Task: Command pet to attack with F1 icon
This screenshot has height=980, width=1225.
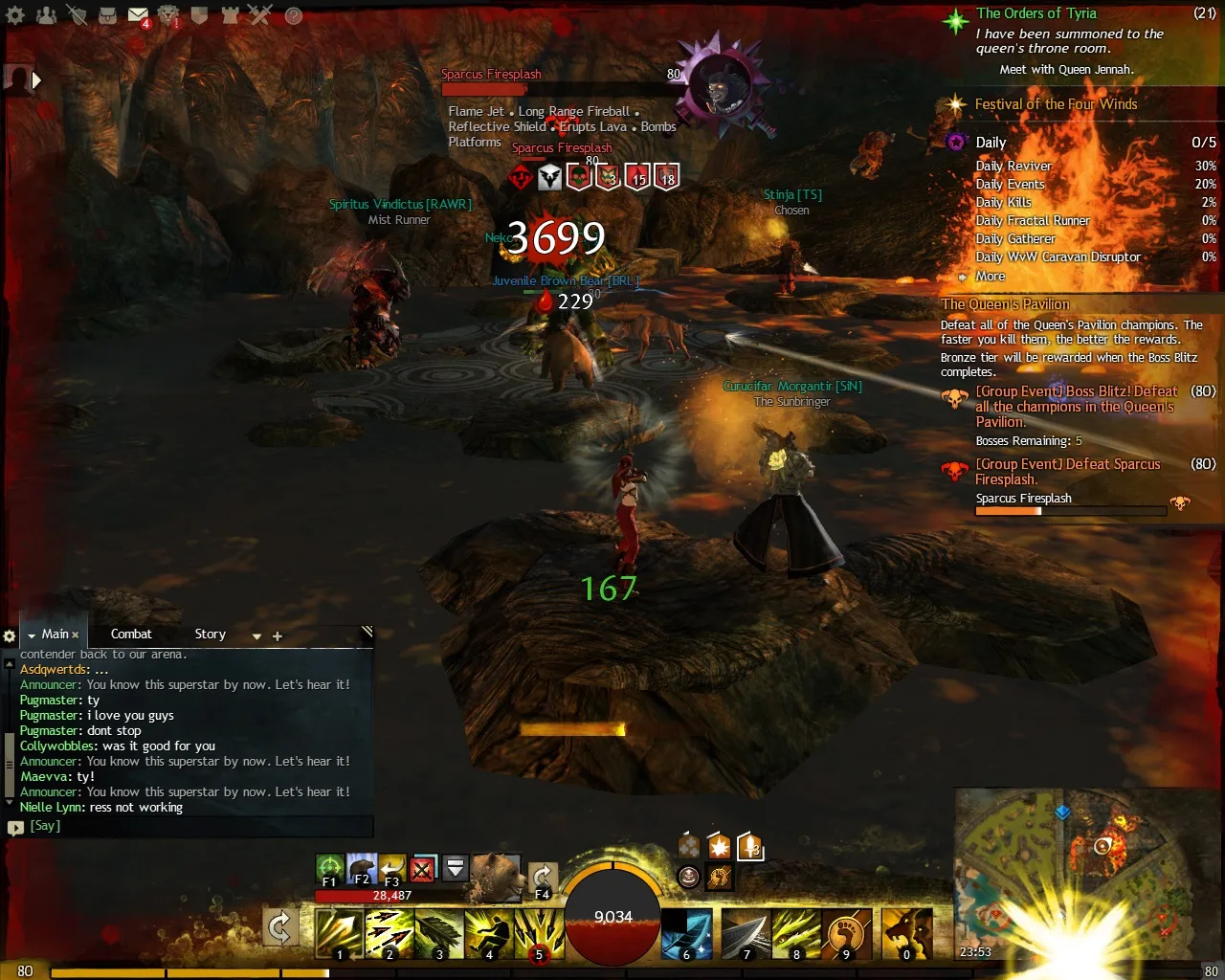Action: (x=330, y=866)
